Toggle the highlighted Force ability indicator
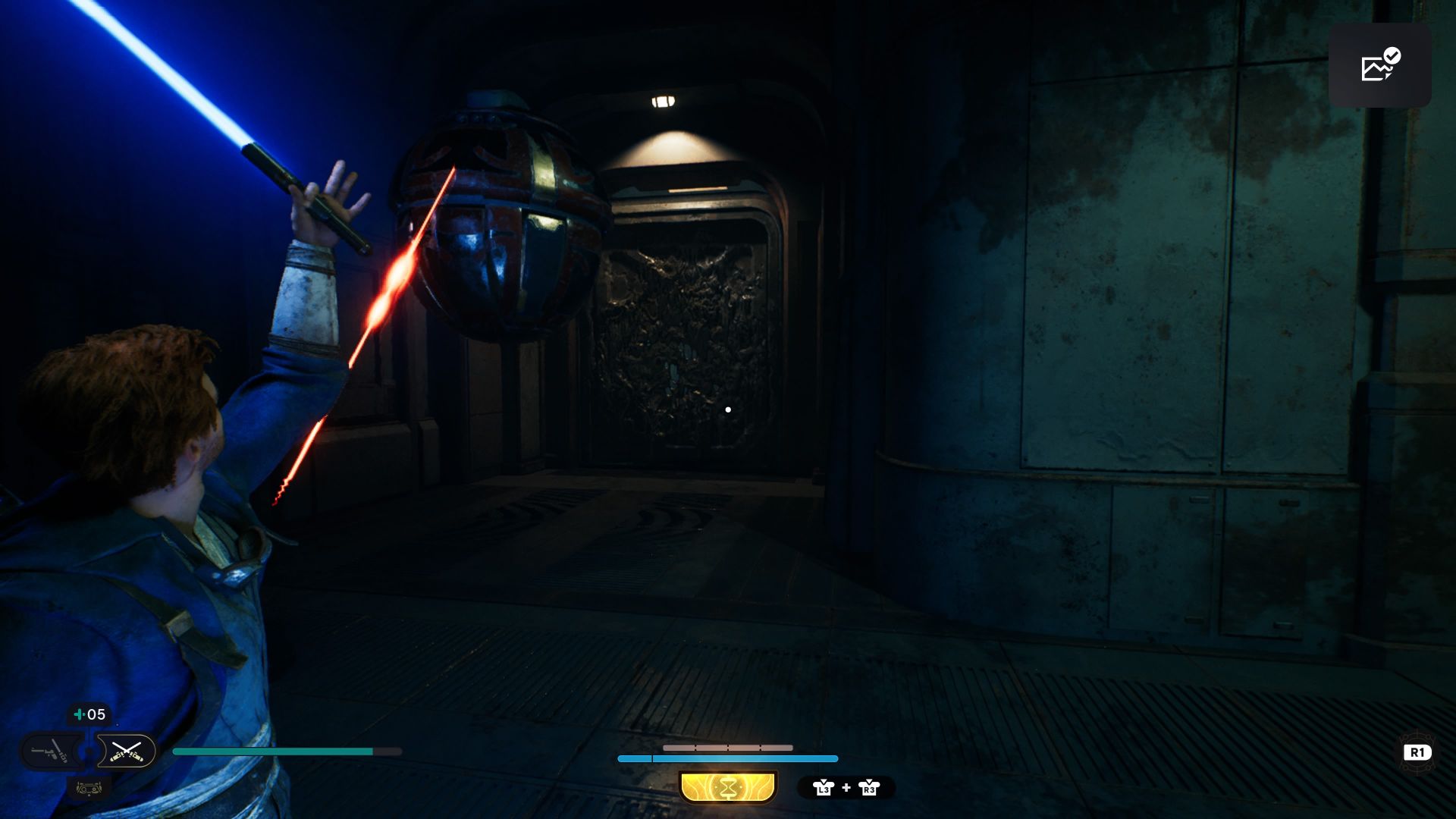Image resolution: width=1456 pixels, height=819 pixels. pyautogui.click(x=728, y=787)
